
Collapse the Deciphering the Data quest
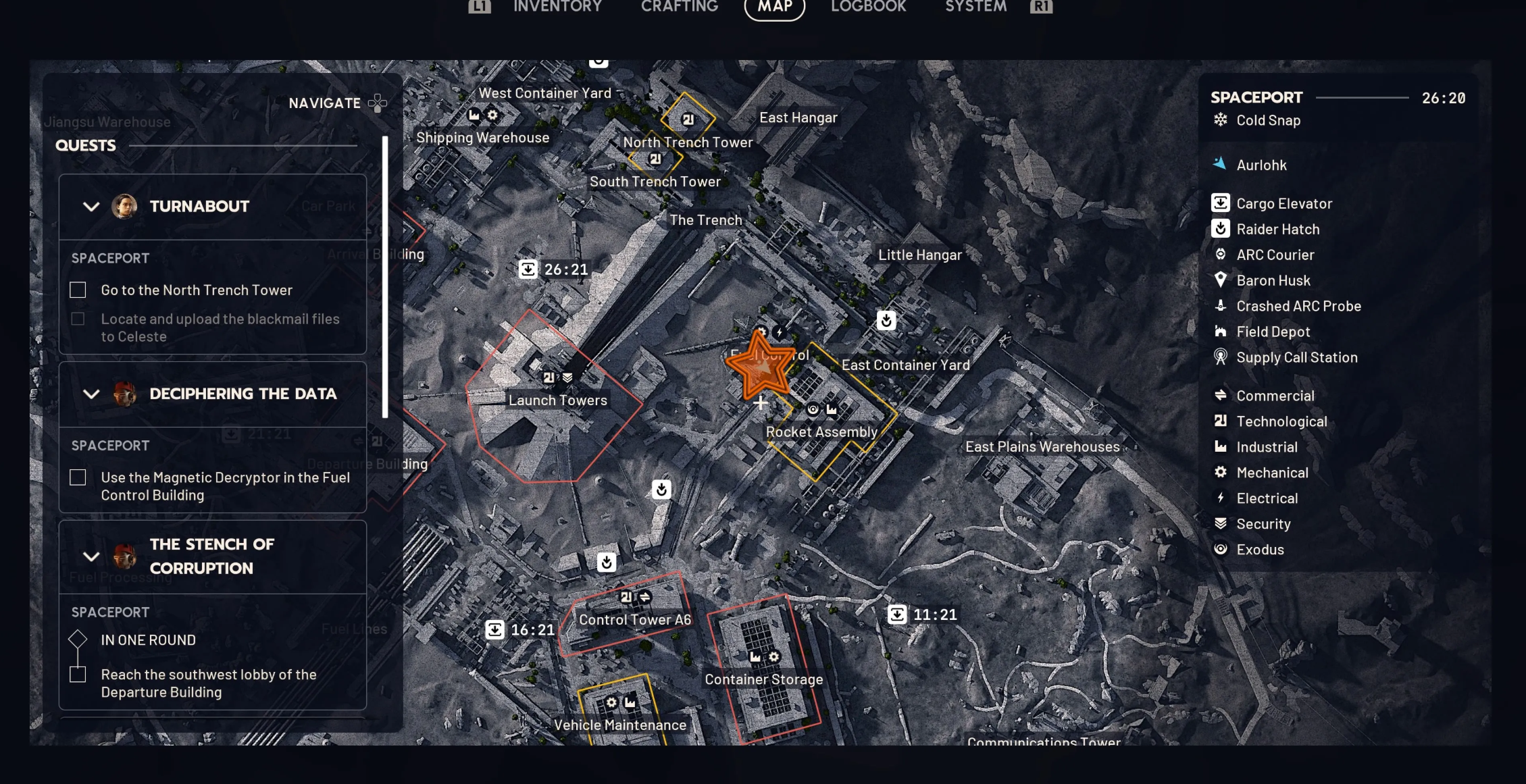(91, 394)
